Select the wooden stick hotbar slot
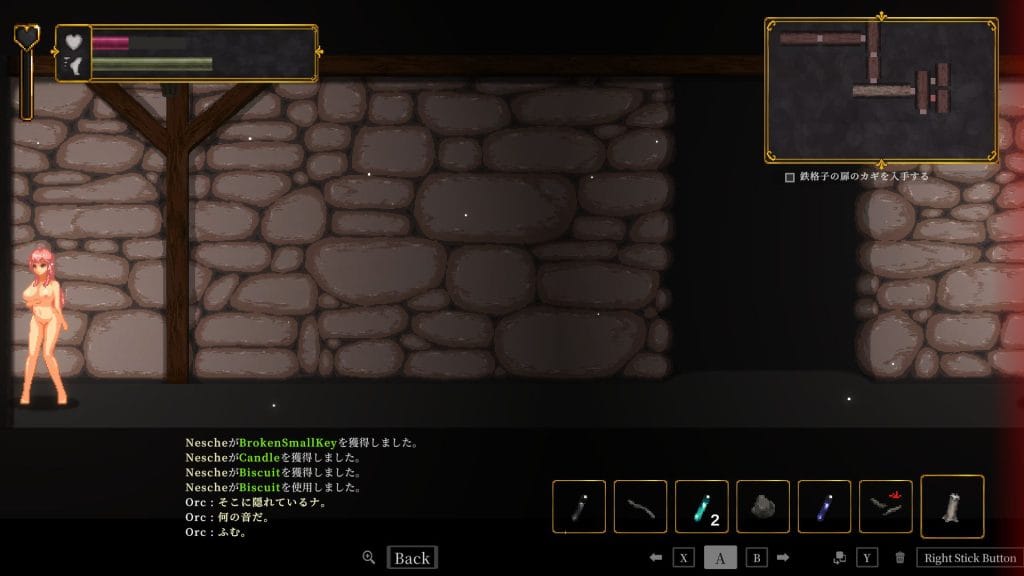This screenshot has height=576, width=1024. point(640,507)
